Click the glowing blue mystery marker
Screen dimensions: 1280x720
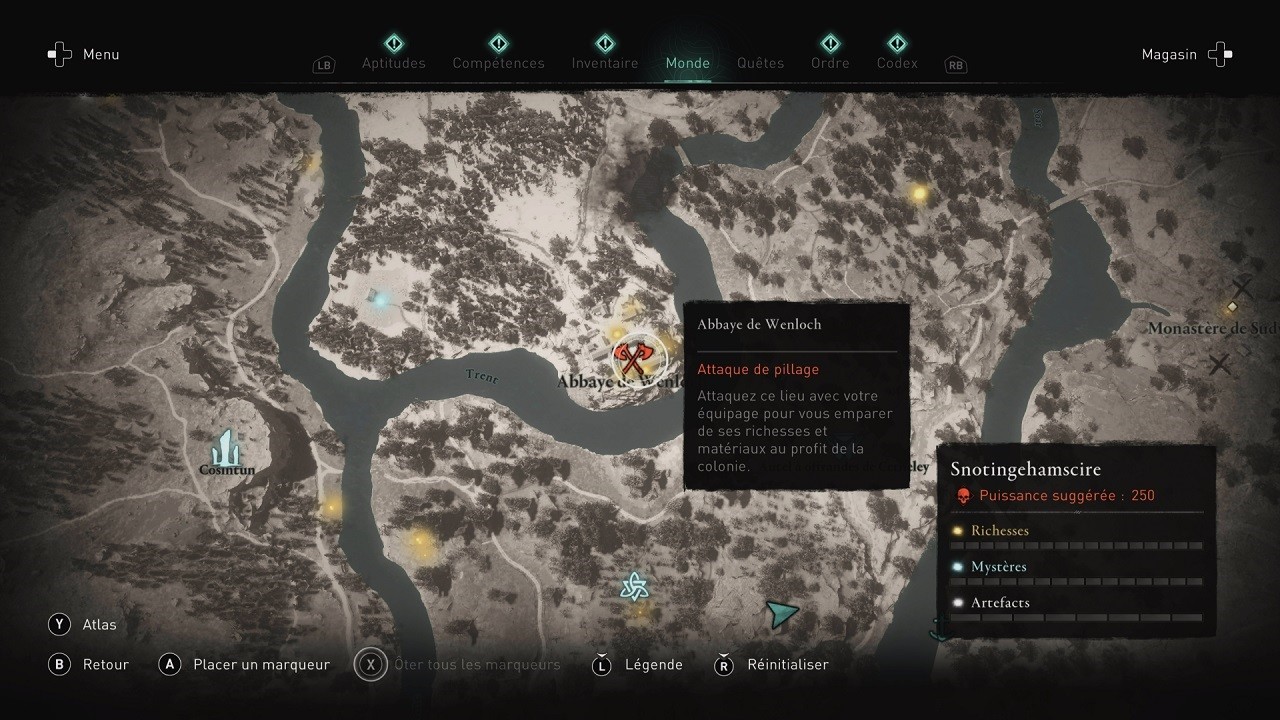coord(380,297)
